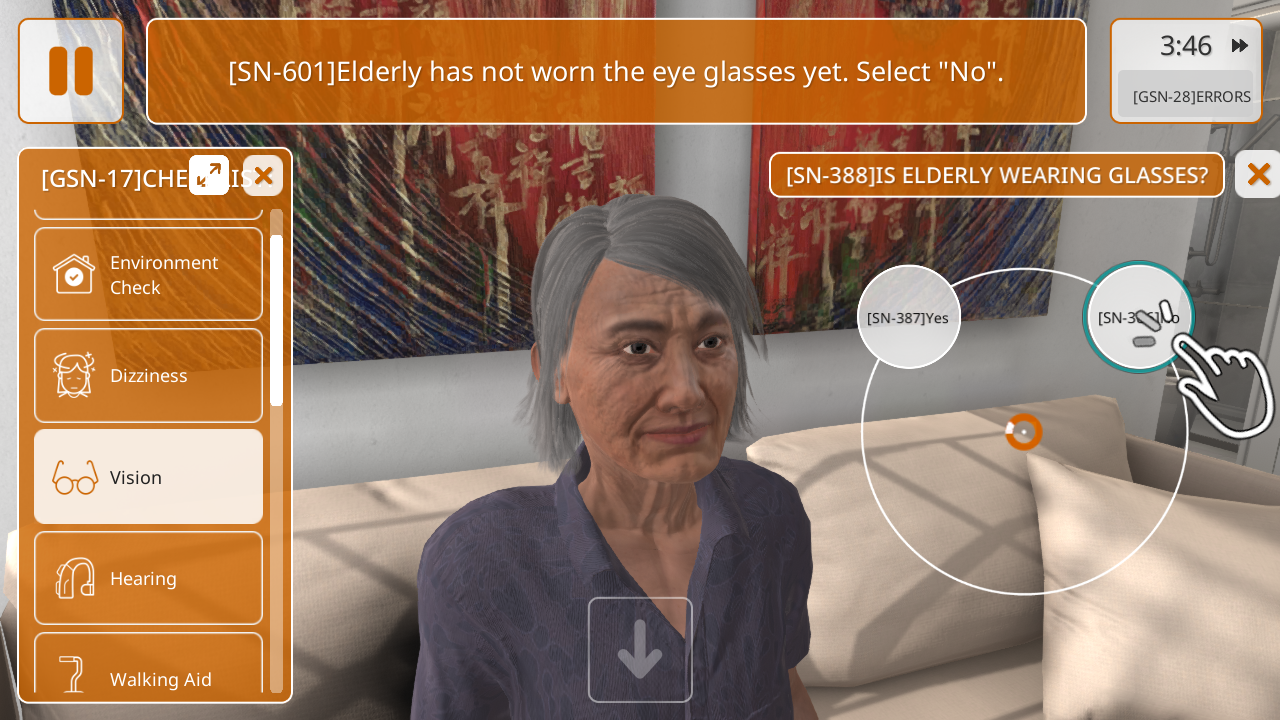Screen dimensions: 1280x720
Task: Select the "No" answer bubble
Action: click(x=1138, y=317)
